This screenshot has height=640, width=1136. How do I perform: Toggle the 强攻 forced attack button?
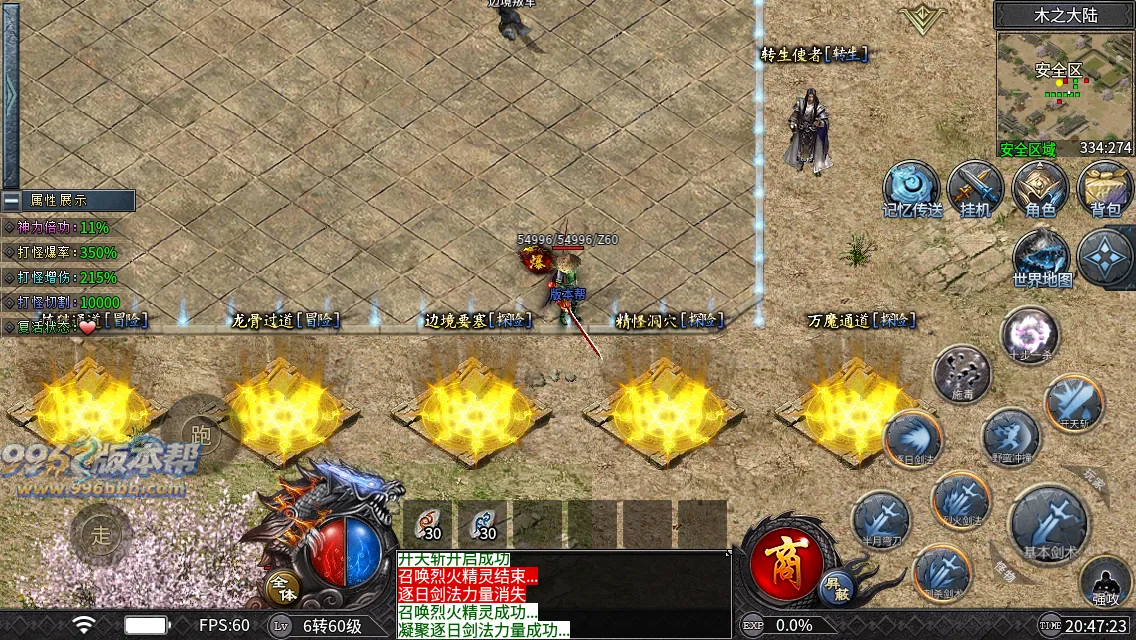(x=1105, y=583)
